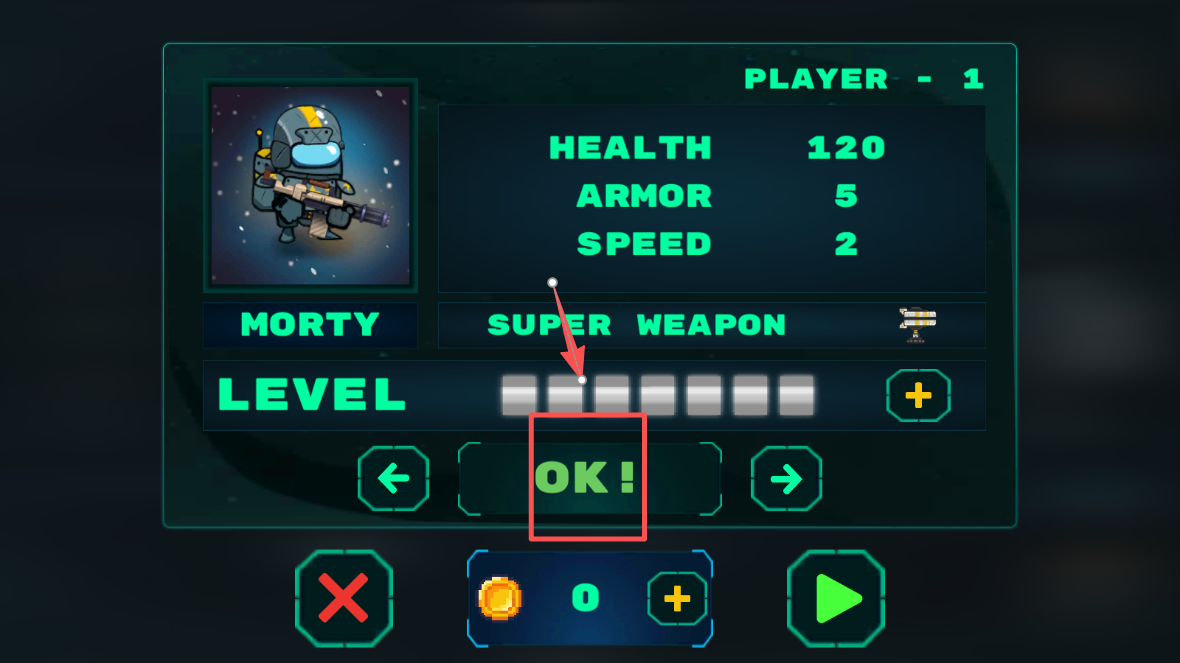The image size is (1180, 663).
Task: Click the super weapon icon
Action: [917, 325]
